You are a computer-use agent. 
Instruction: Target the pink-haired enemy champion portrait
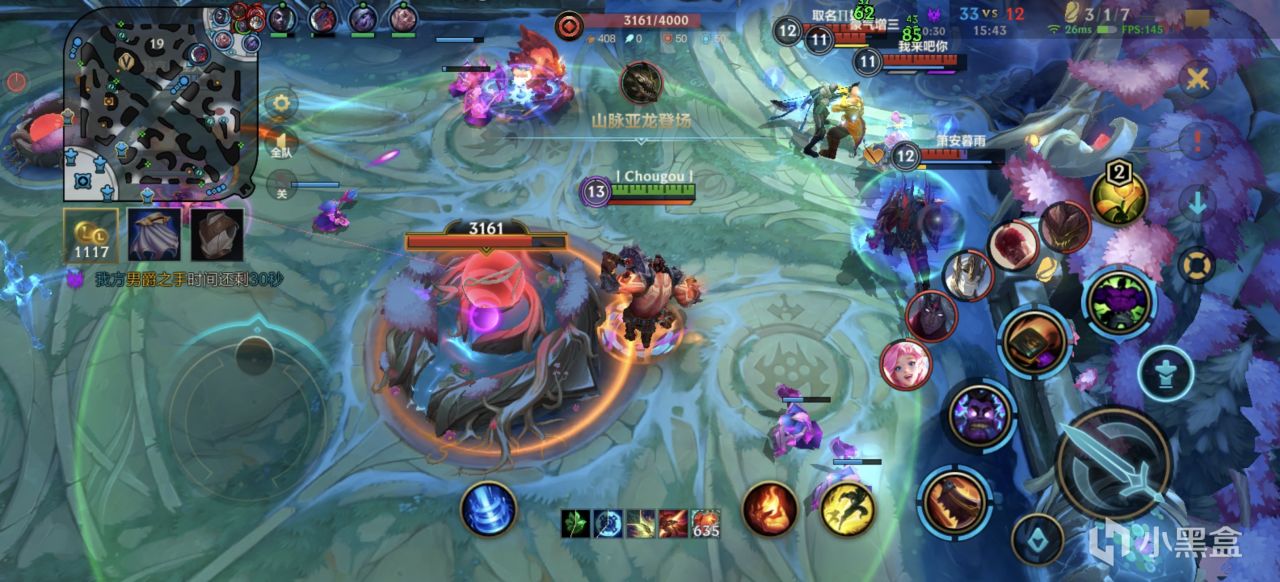[x=906, y=364]
